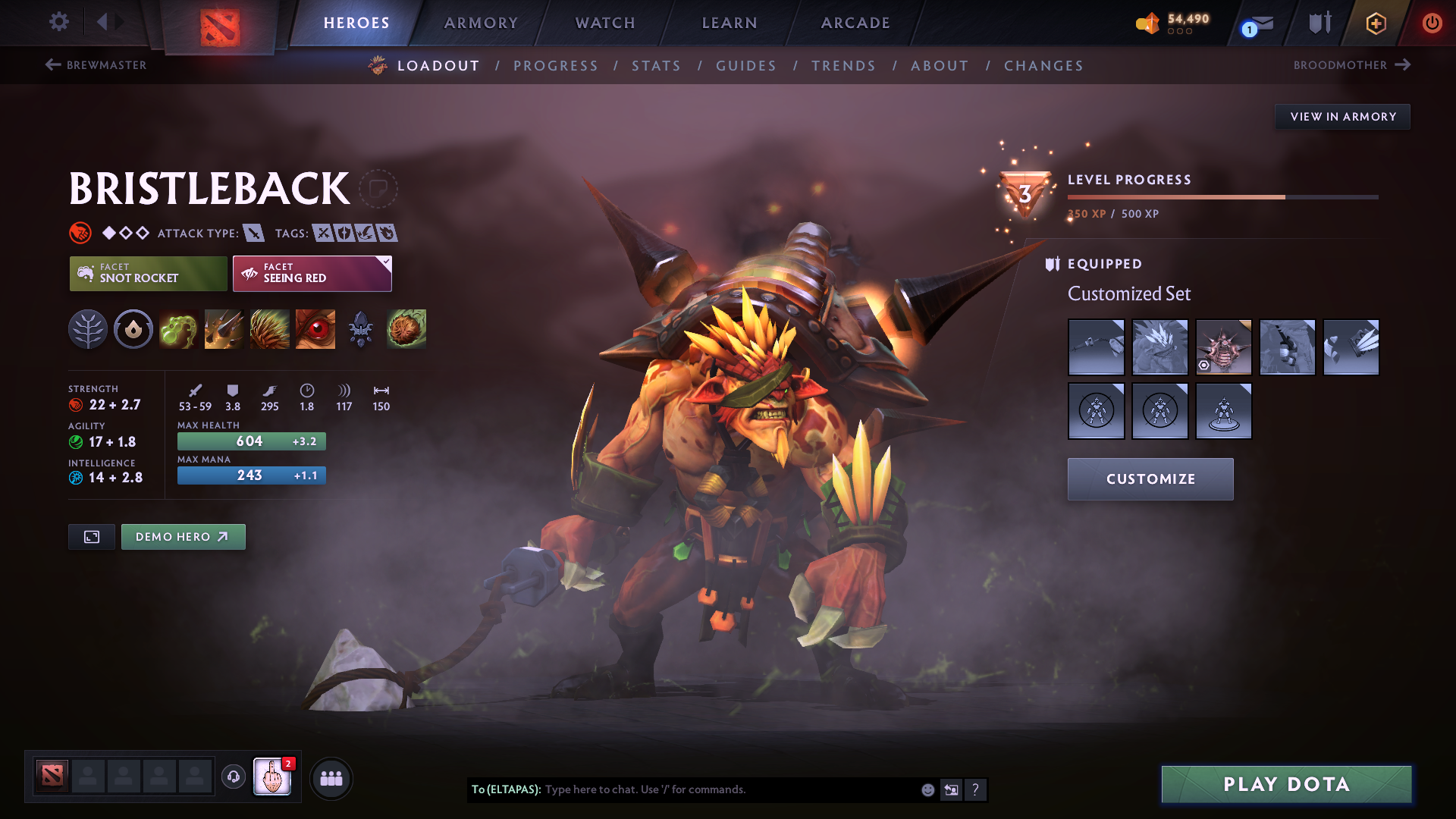Screen dimensions: 1456x819
Task: Select the Viscous Nasal Goo ability icon
Action: pos(179,329)
